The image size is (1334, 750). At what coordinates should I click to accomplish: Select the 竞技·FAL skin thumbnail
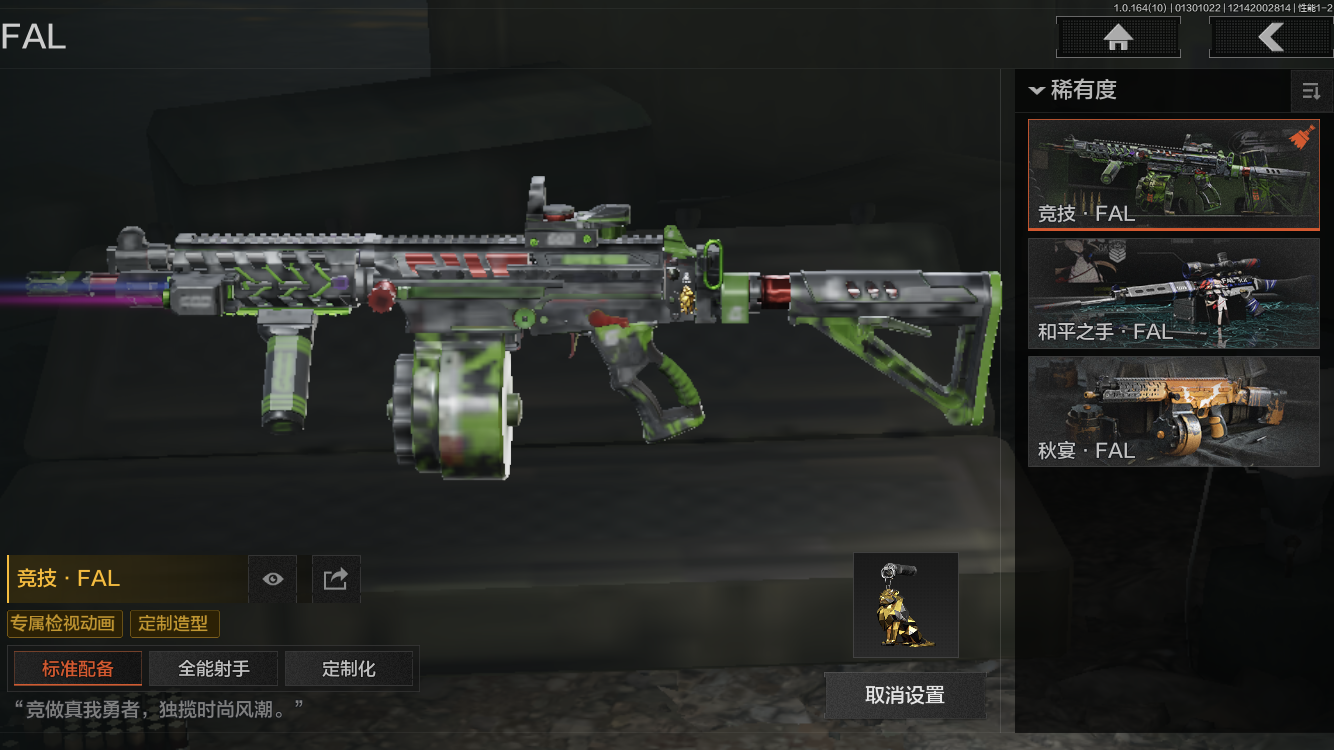1173,175
